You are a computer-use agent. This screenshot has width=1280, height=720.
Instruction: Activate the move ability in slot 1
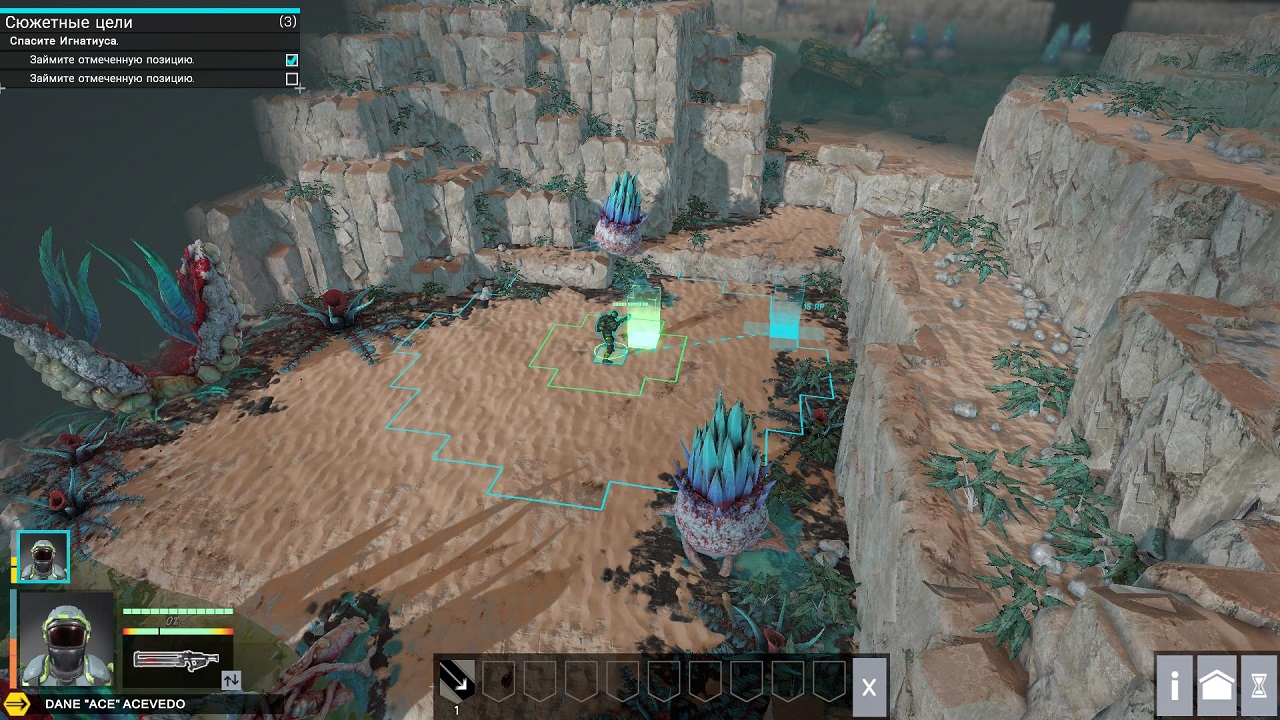[x=457, y=681]
